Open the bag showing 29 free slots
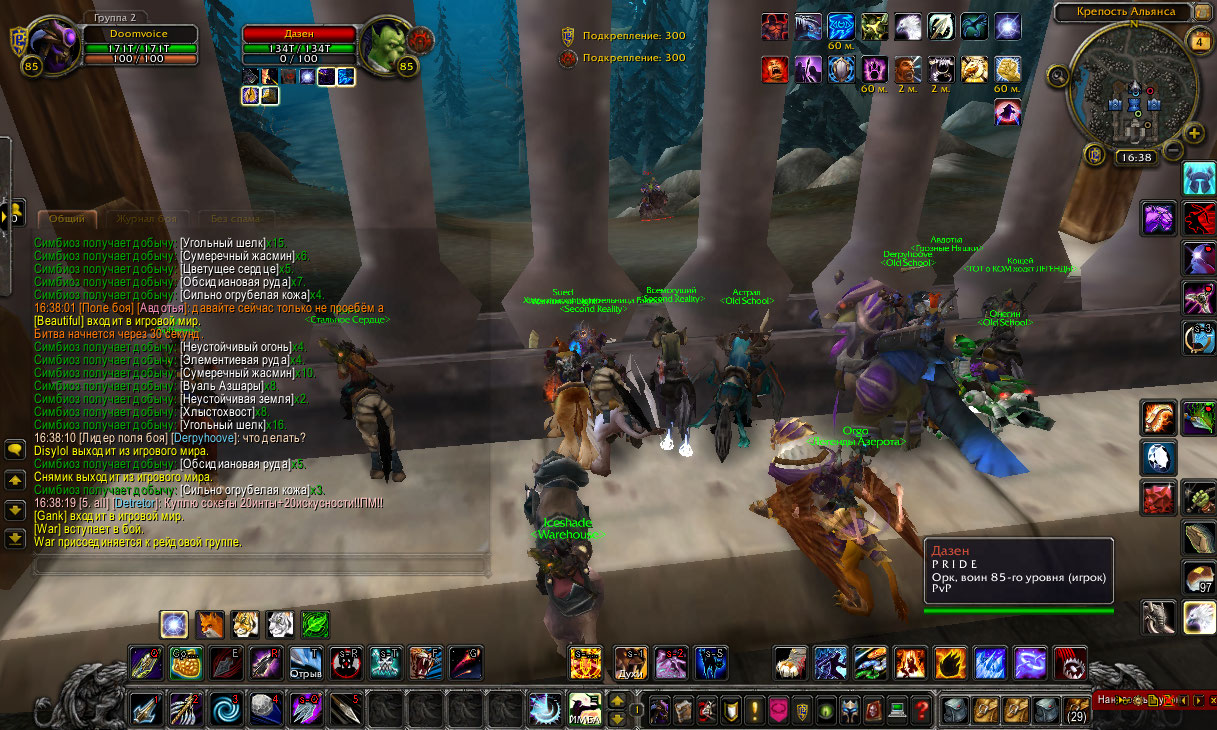This screenshot has width=1217, height=730. pos(1076,710)
